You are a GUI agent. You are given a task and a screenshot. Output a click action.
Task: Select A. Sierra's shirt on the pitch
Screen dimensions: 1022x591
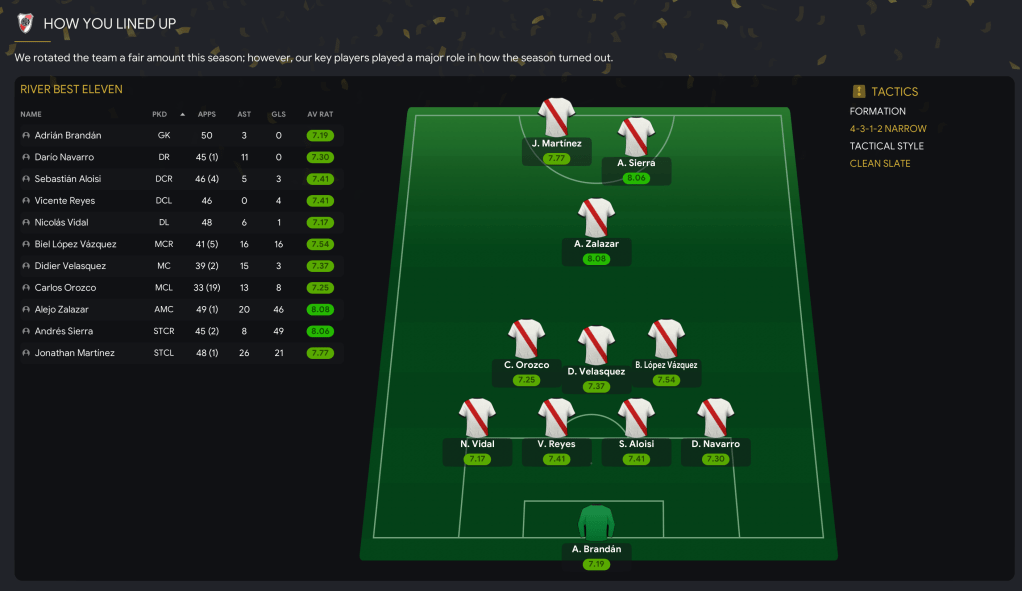coord(636,137)
